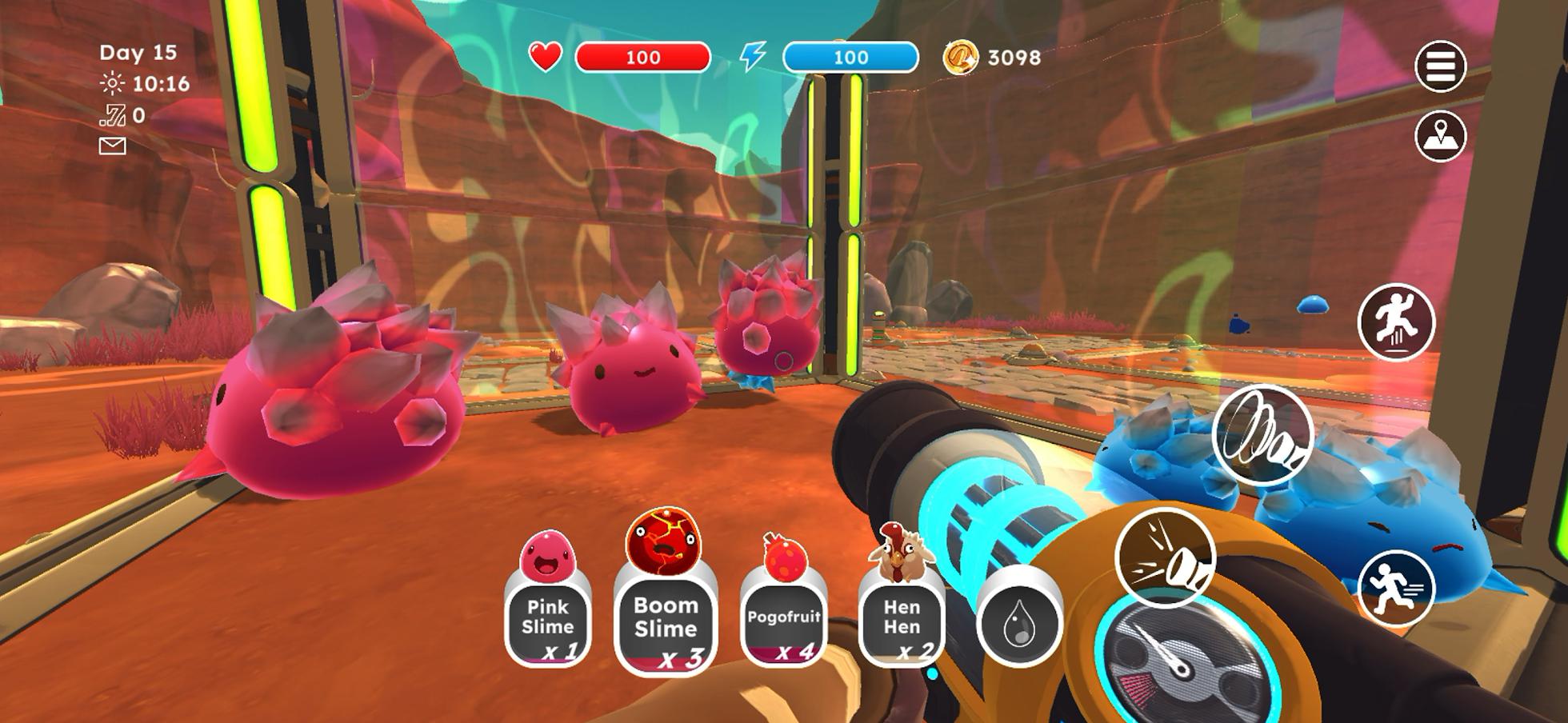Open the mail envelope icon

(112, 145)
